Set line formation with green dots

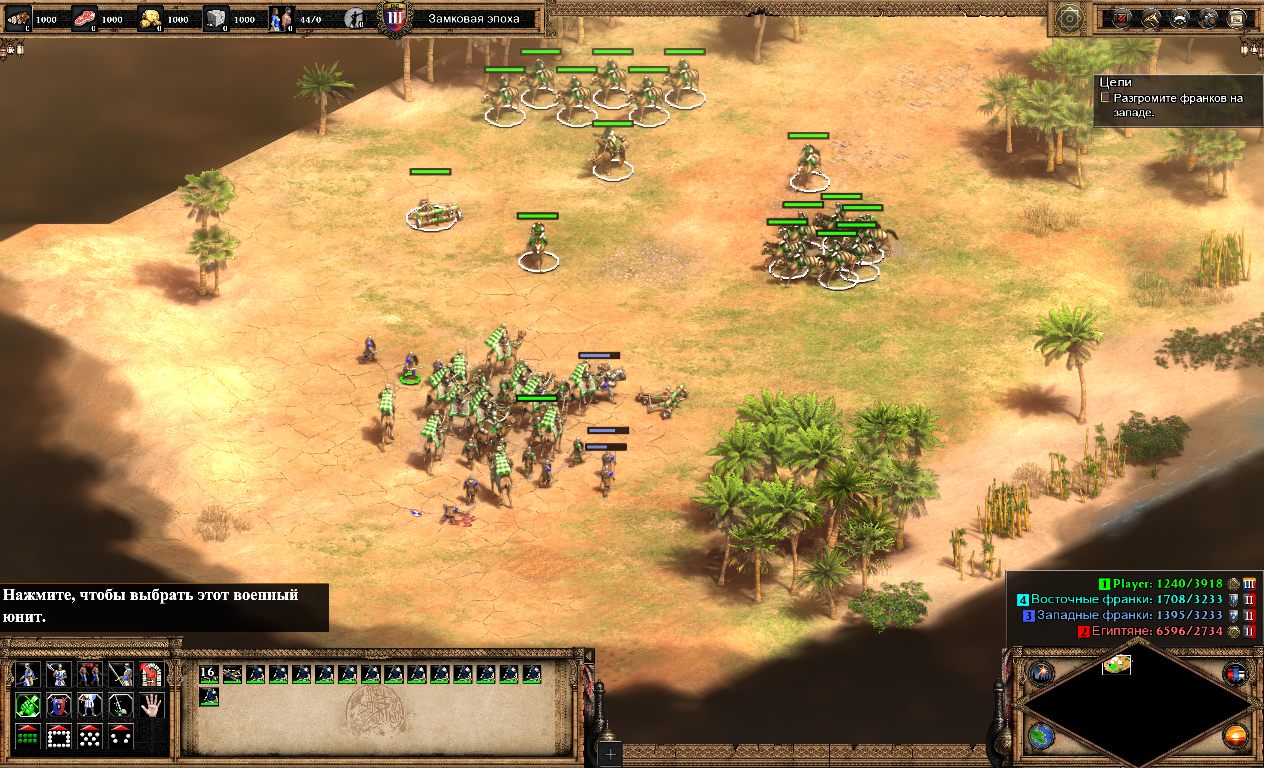click(x=28, y=737)
